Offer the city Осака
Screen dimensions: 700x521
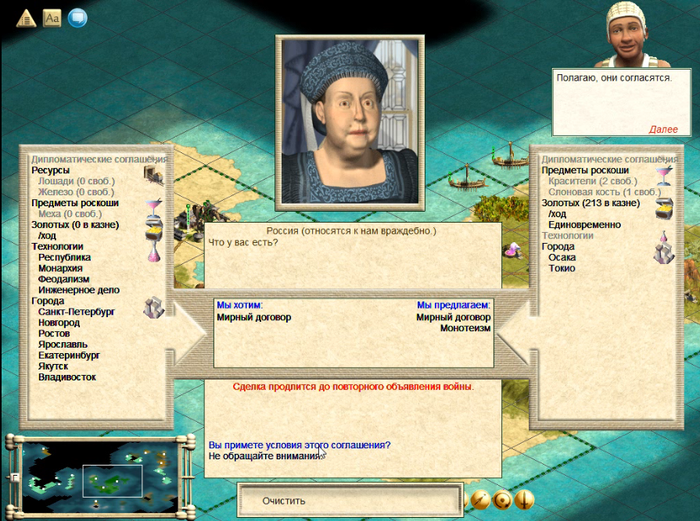pyautogui.click(x=562, y=257)
